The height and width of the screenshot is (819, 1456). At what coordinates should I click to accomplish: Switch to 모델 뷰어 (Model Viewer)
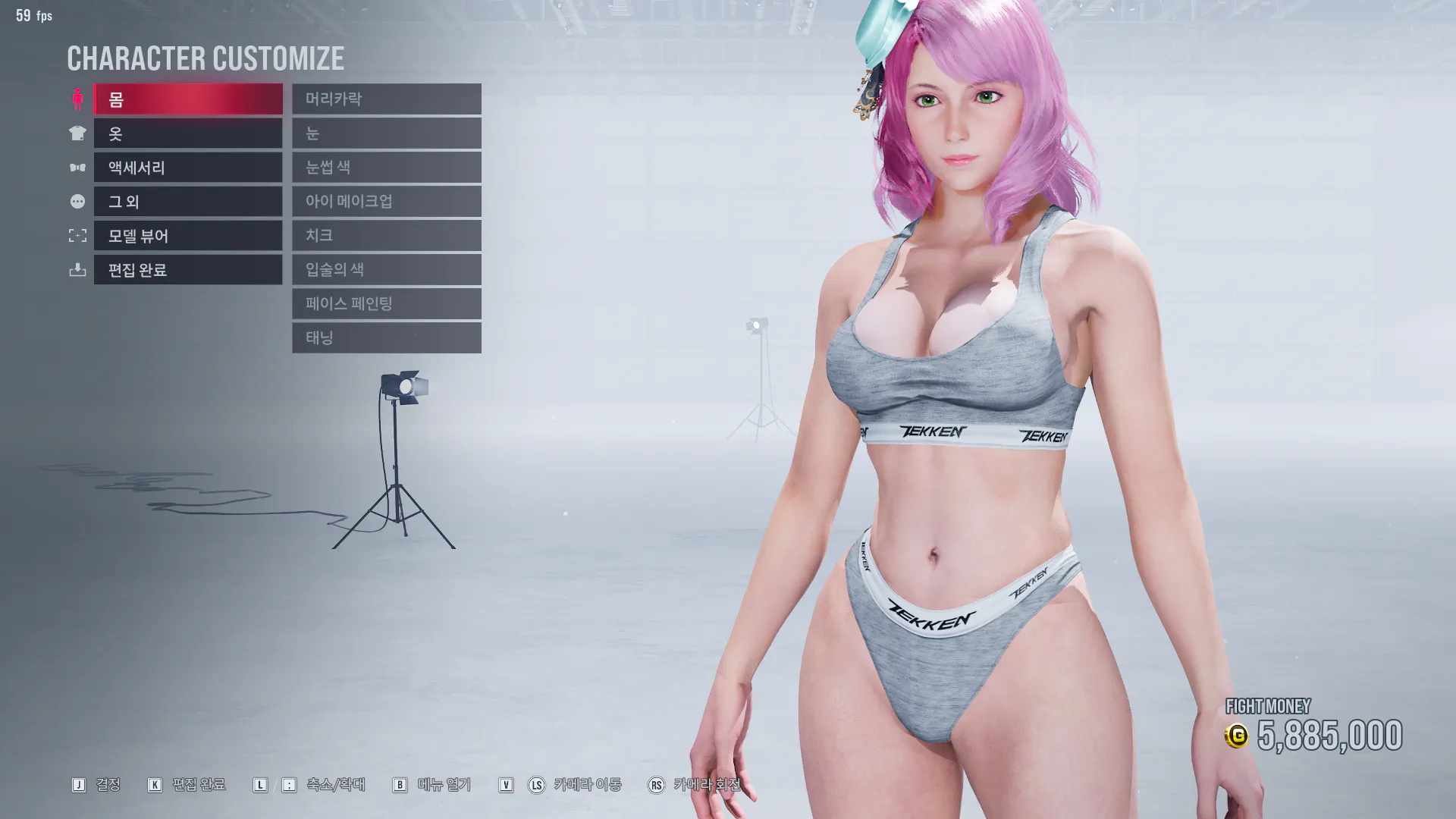[187, 236]
